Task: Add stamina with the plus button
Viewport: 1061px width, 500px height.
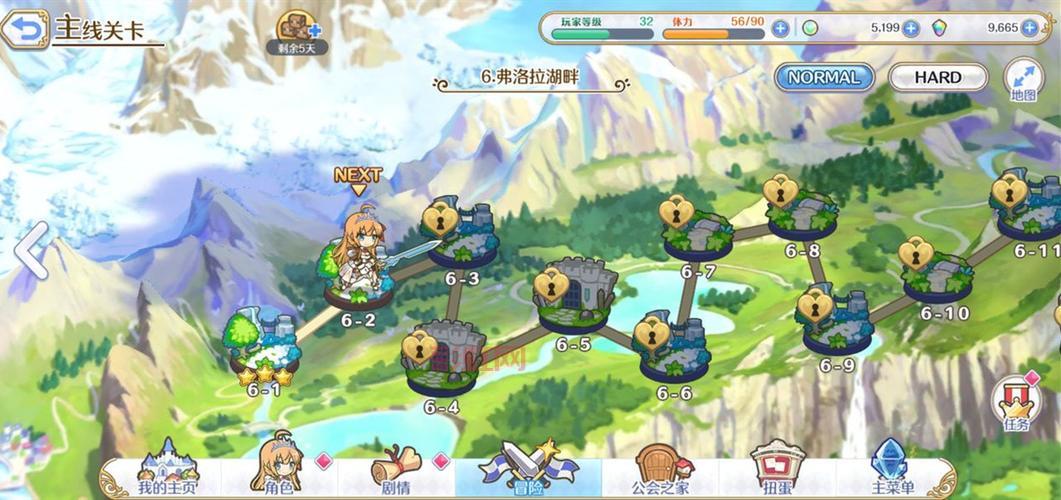Action: tap(780, 28)
